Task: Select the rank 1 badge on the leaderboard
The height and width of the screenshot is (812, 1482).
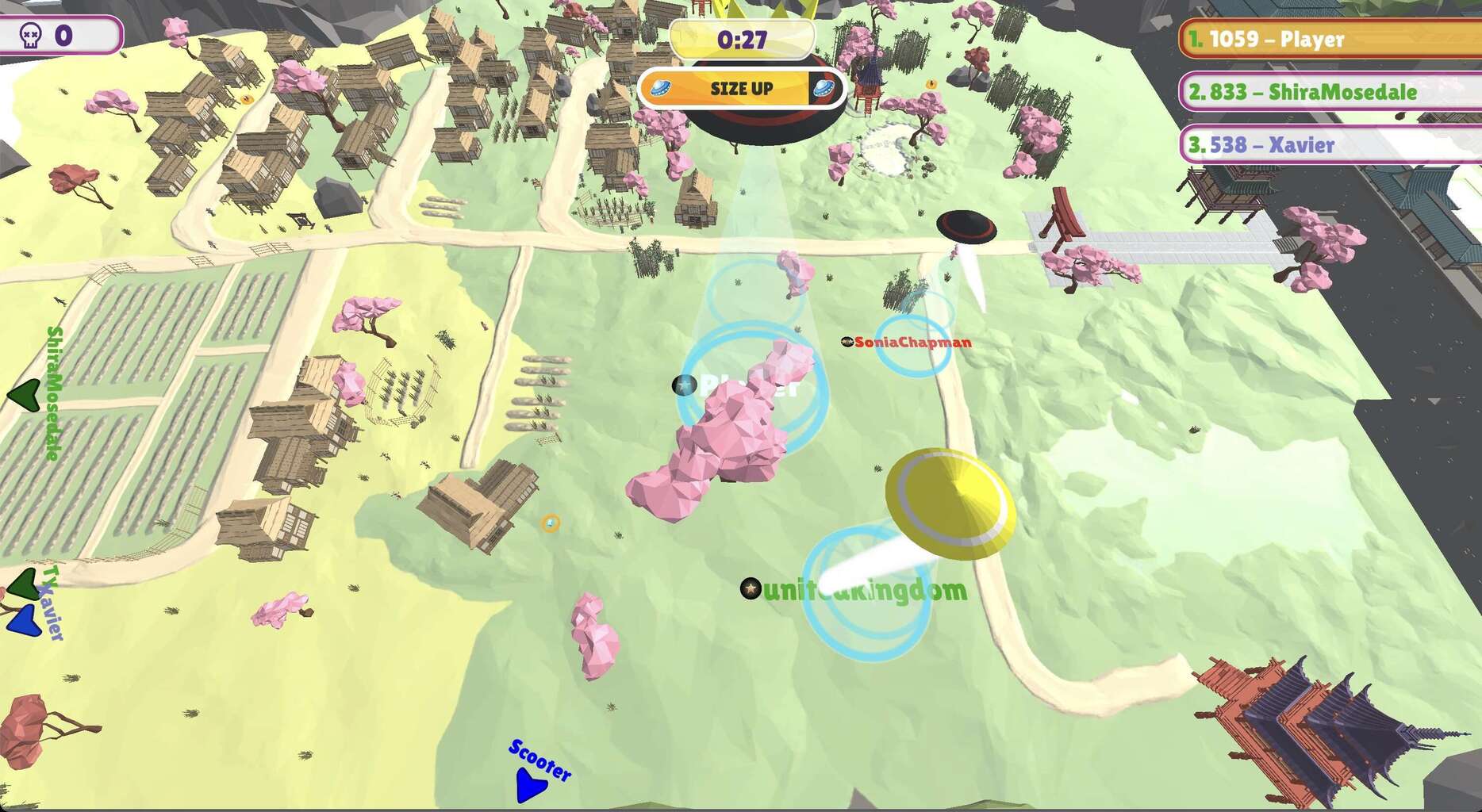Action: (1195, 38)
